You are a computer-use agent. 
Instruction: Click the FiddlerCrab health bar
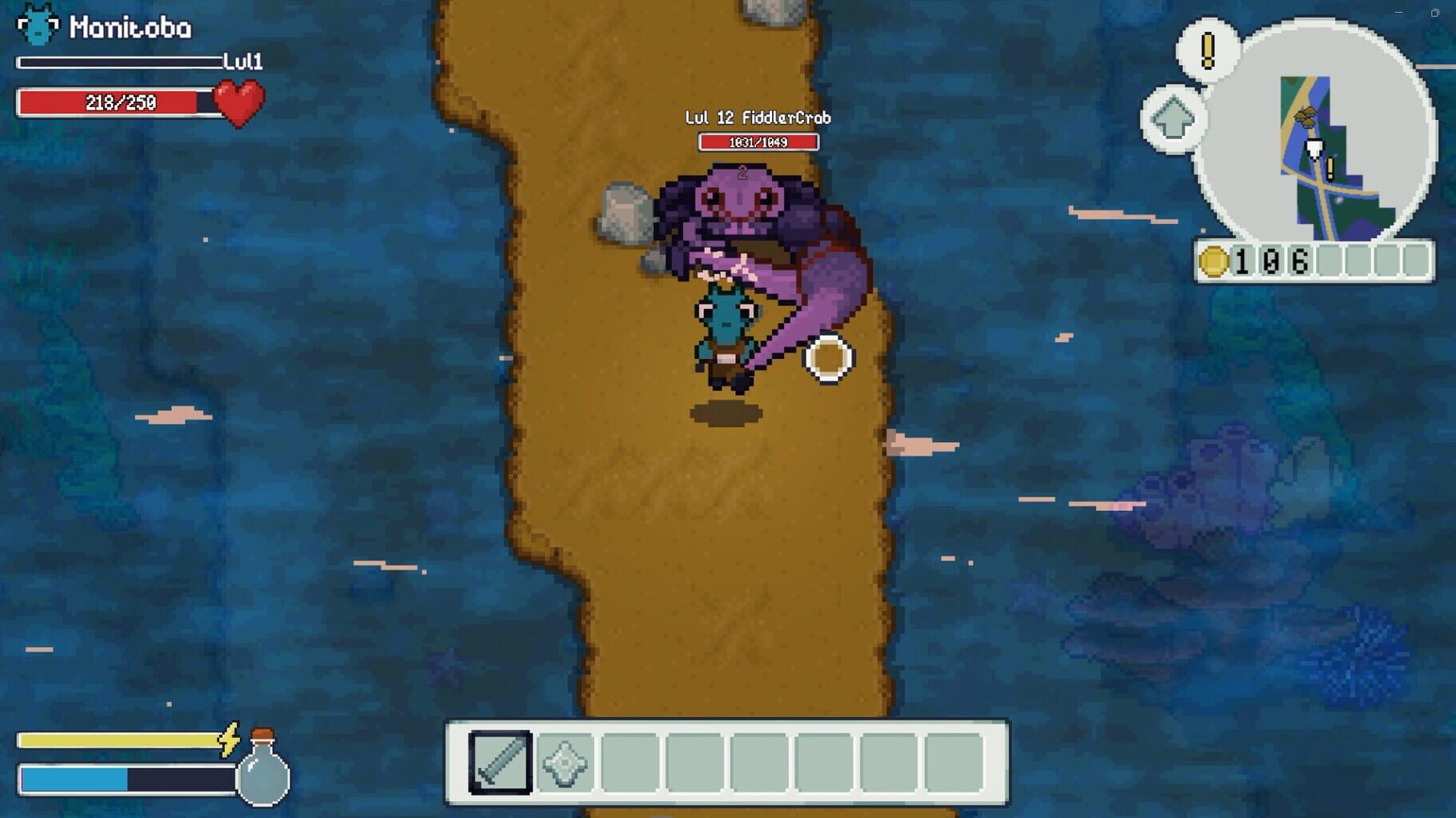click(758, 141)
